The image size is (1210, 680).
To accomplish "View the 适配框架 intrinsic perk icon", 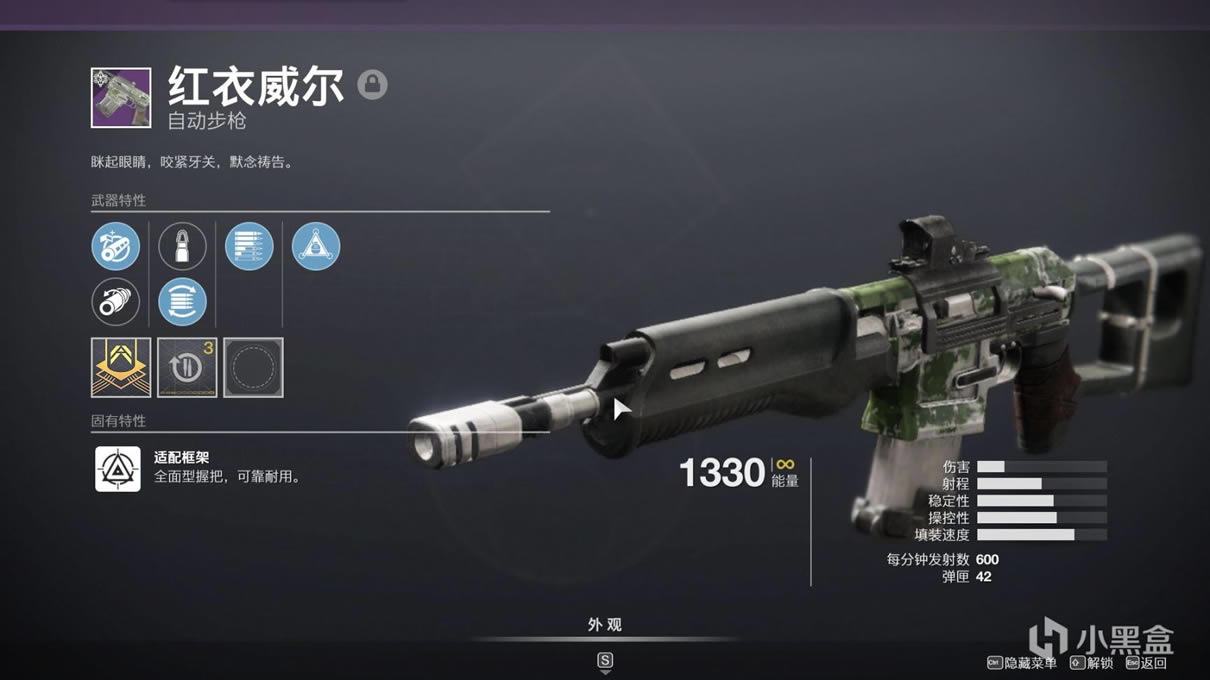I will tap(118, 468).
